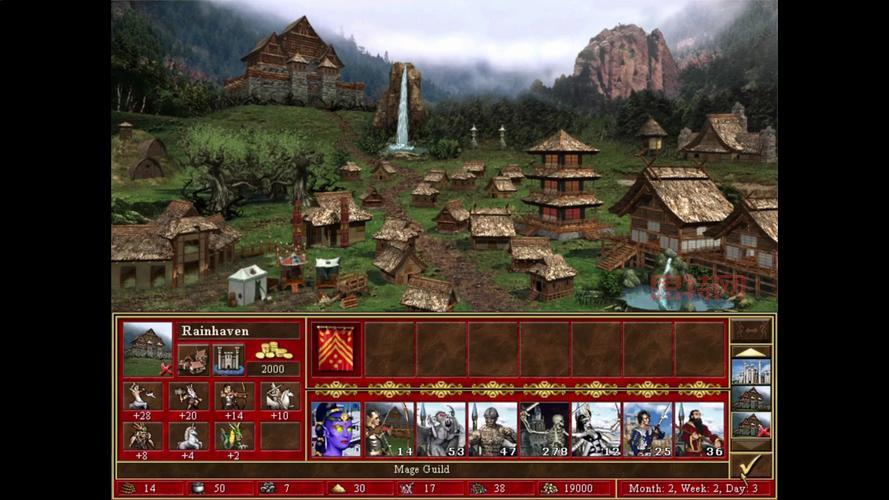Open the fort castle icon

(x=228, y=359)
